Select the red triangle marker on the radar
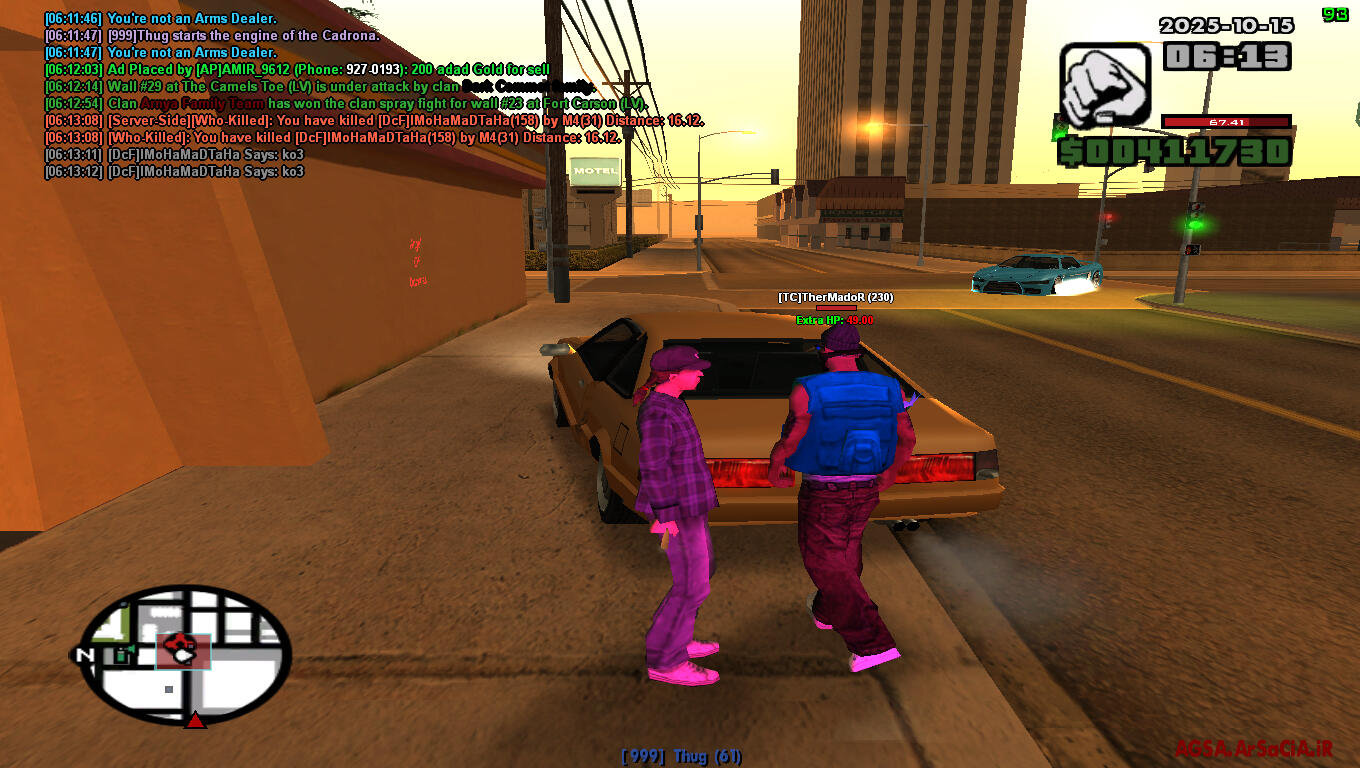The width and height of the screenshot is (1360, 768). click(x=195, y=719)
